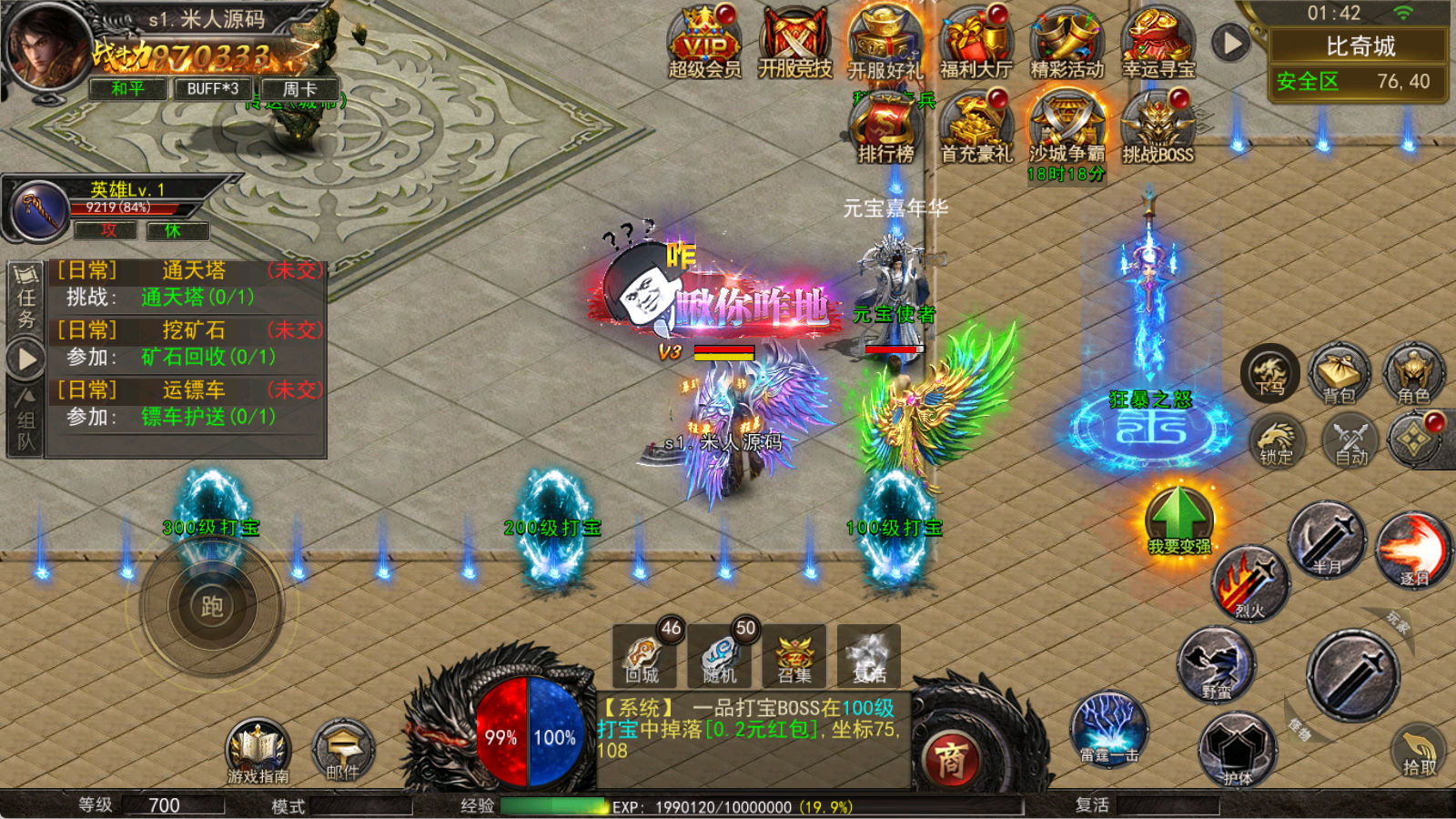Open 游戏指南 game guide
Viewport: 1456px width, 819px height.
coord(258,751)
